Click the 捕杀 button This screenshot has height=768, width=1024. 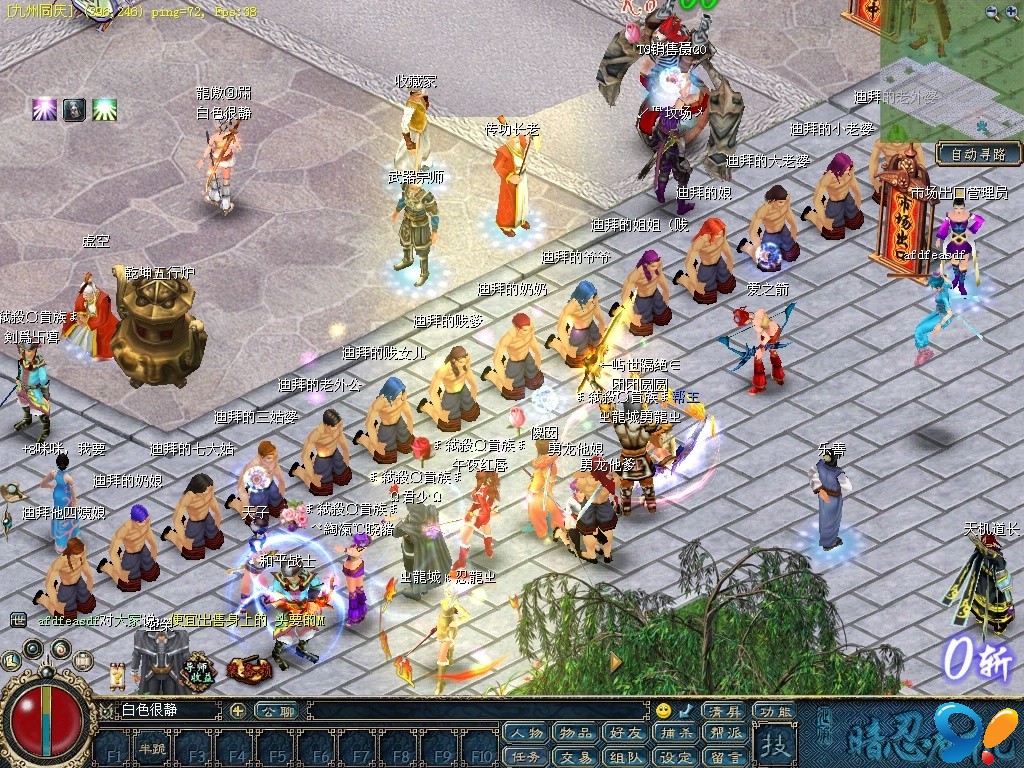click(x=676, y=734)
